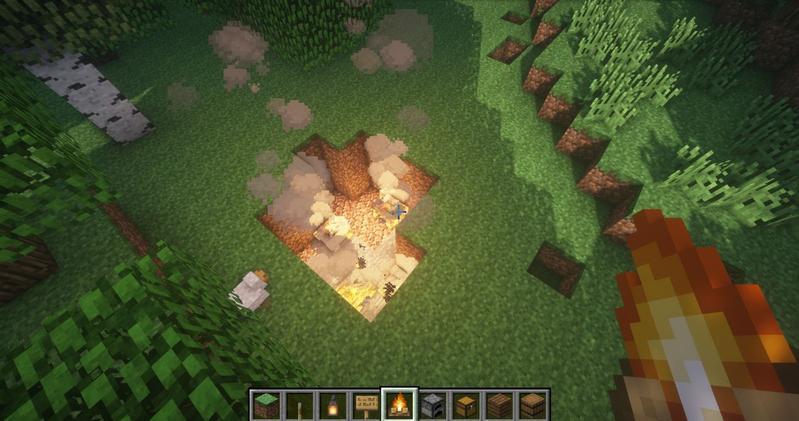
Task: Select the thin stick hotbar slot
Action: tap(298, 405)
